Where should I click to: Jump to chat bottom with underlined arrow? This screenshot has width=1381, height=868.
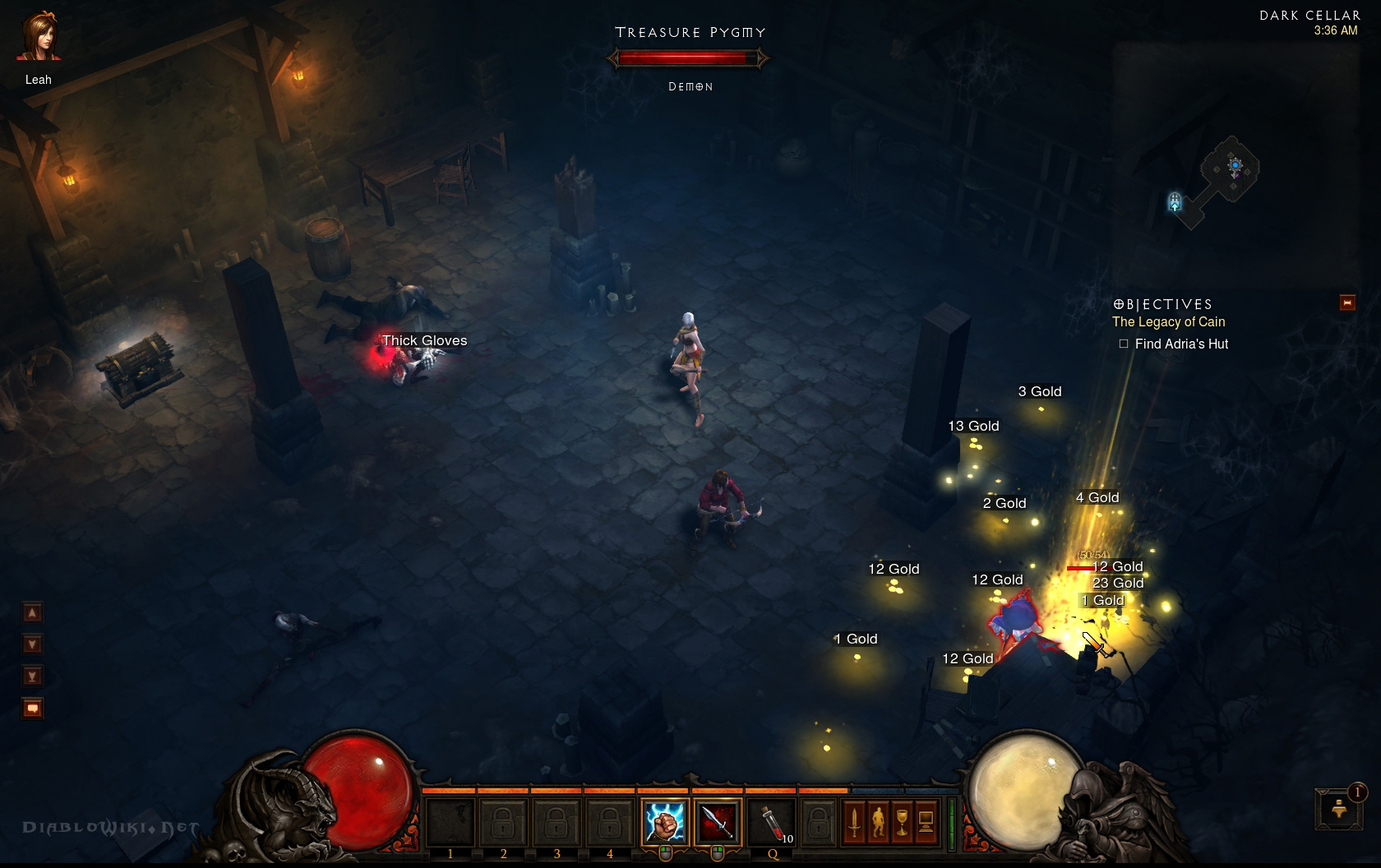[x=33, y=676]
